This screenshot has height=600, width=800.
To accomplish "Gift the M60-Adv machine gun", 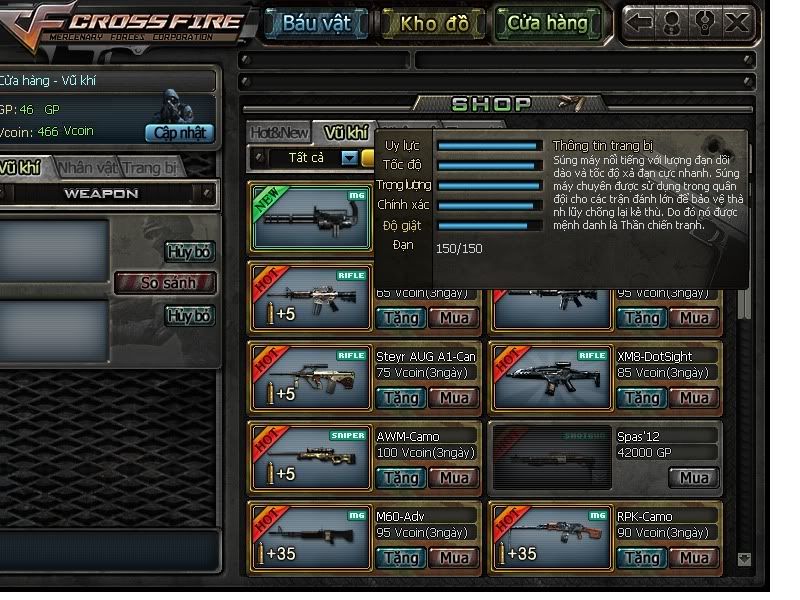I will point(400,557).
